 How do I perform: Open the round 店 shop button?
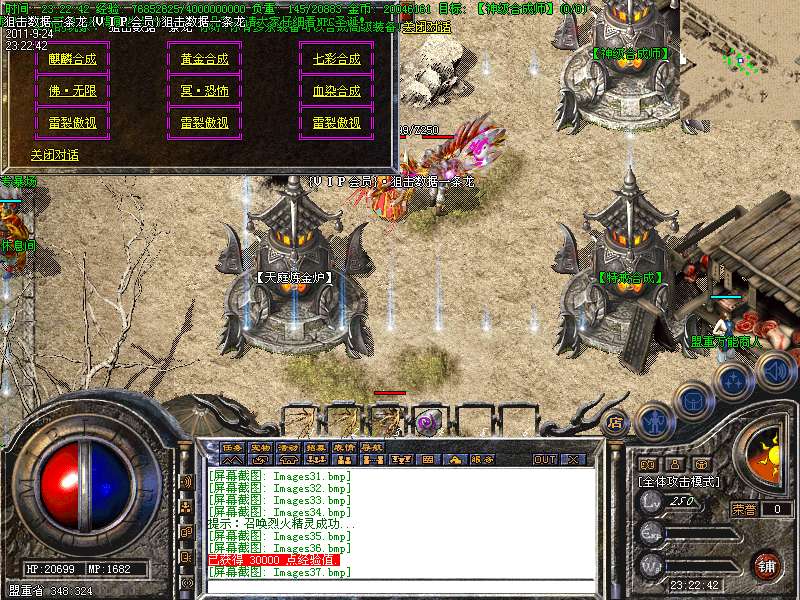(615, 422)
